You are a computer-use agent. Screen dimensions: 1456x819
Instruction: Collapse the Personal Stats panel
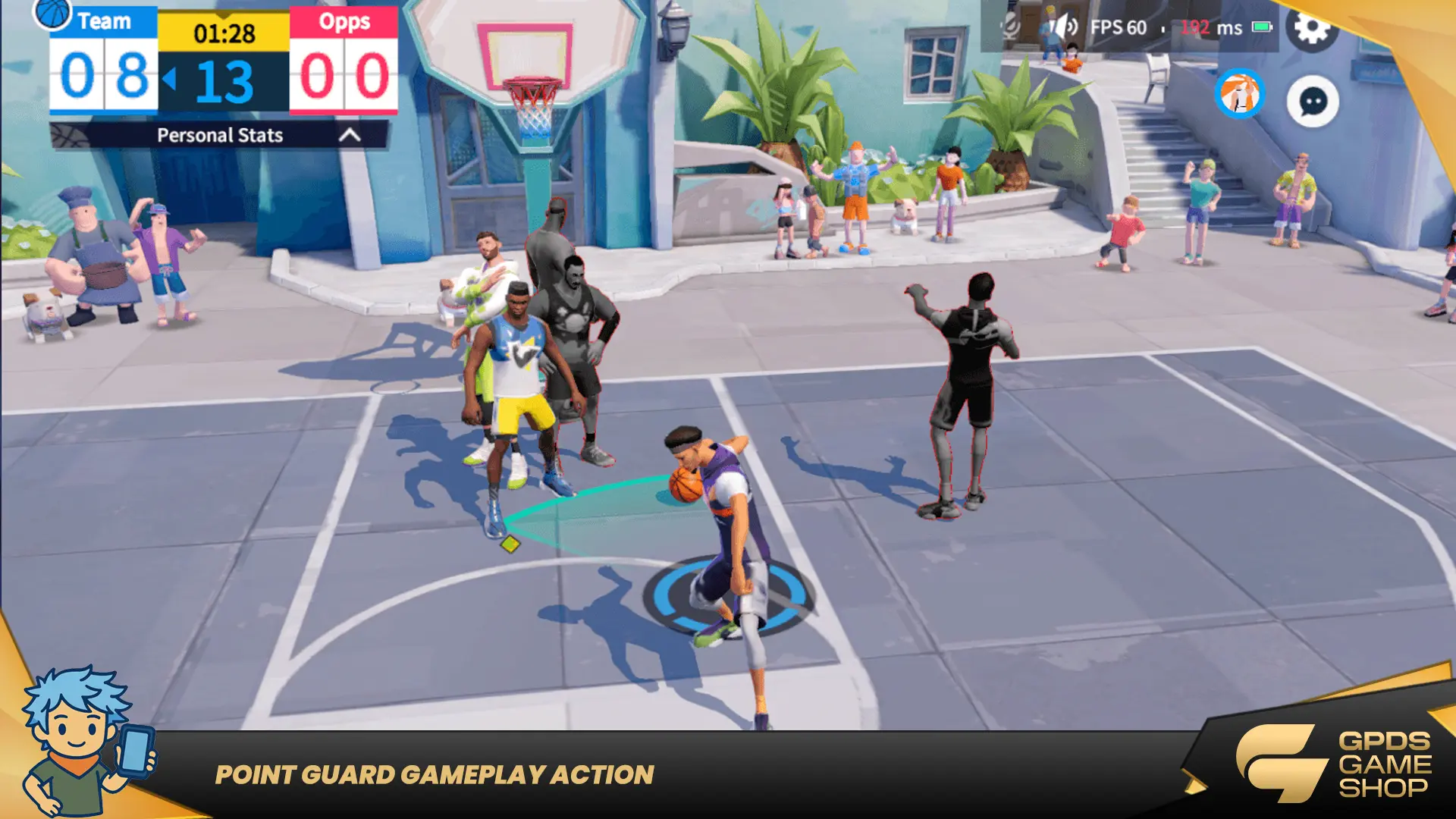point(350,135)
